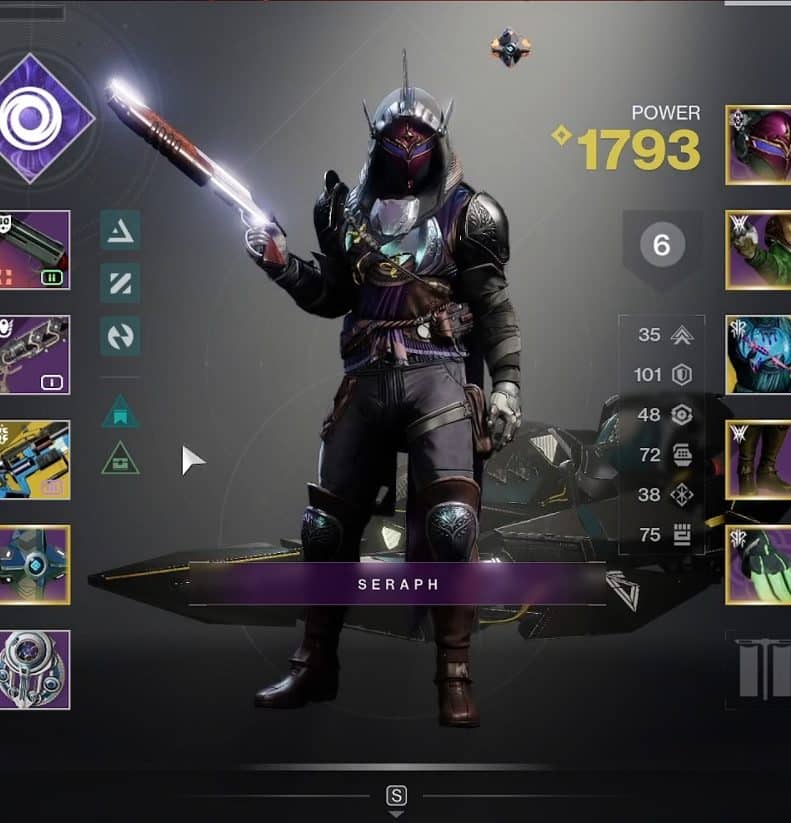Select the kinetic weapon slot
Image resolution: width=791 pixels, height=823 pixels.
tap(35, 250)
